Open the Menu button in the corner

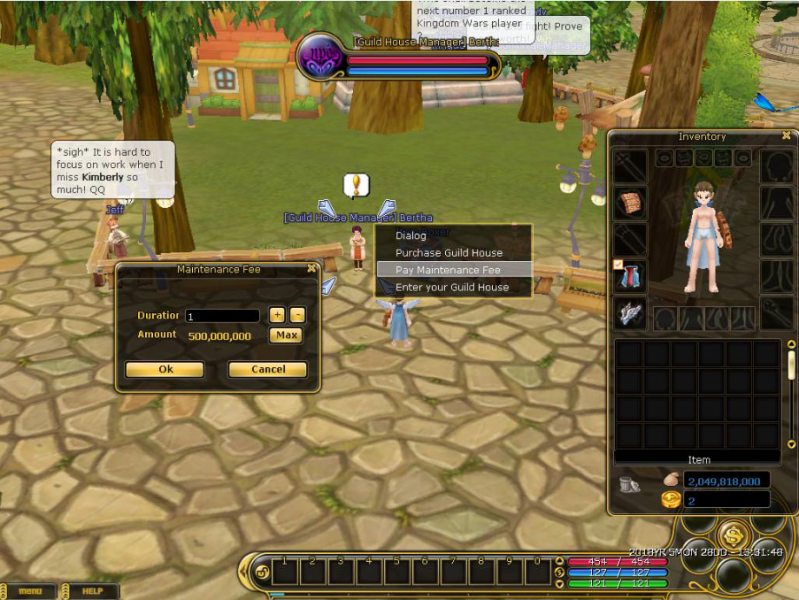click(x=30, y=591)
